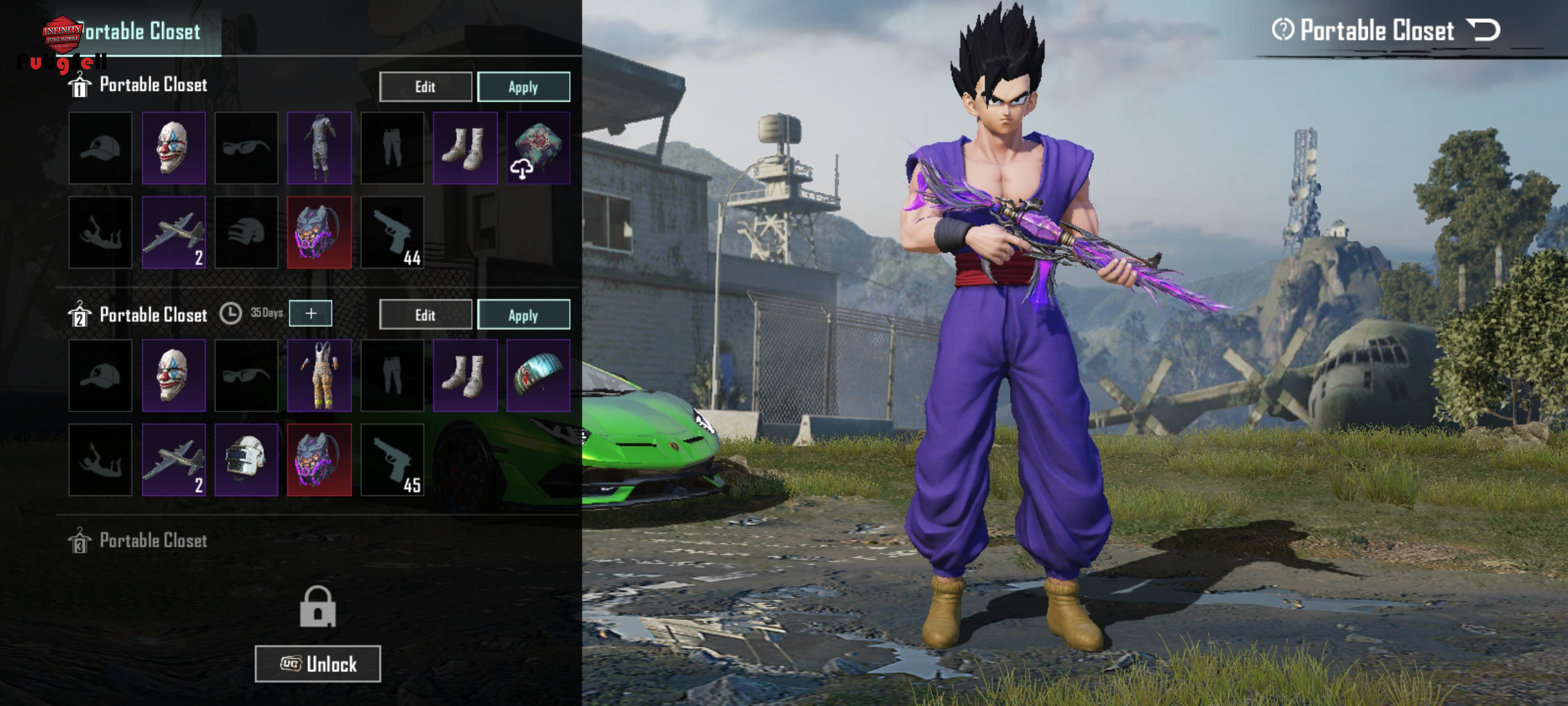Go back using the return arrow
1568x706 pixels.
(1483, 30)
